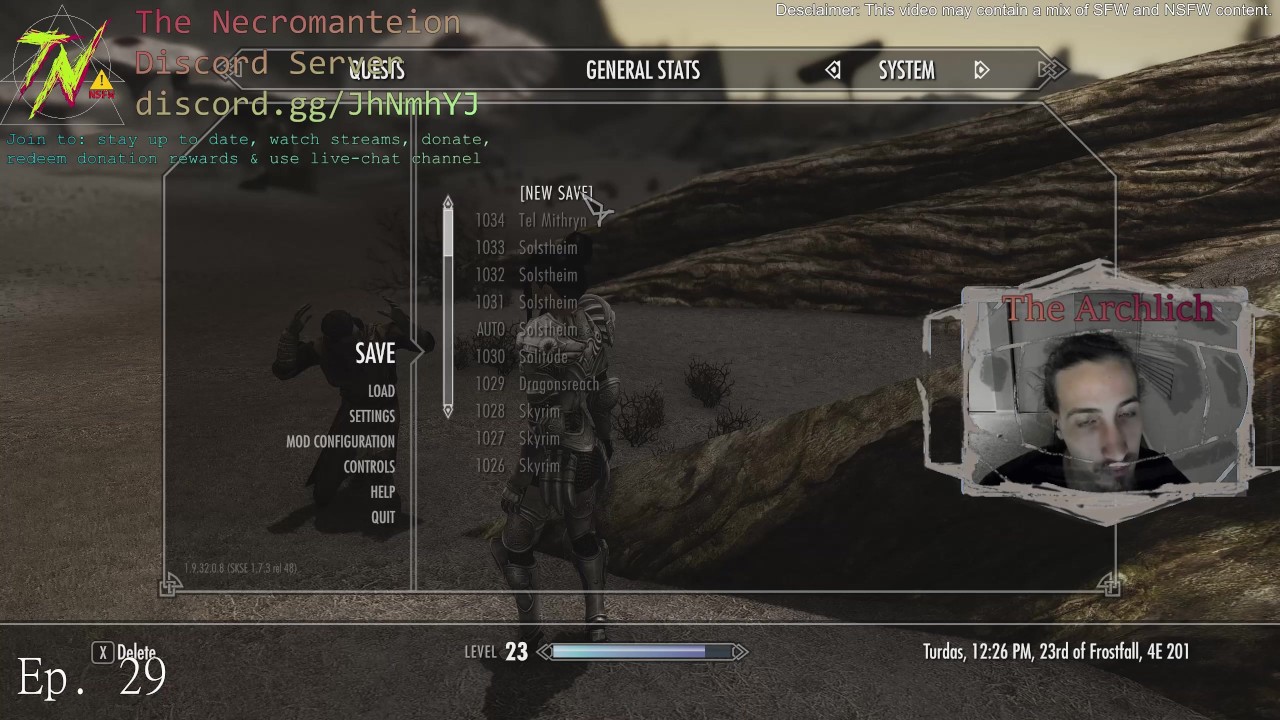The width and height of the screenshot is (1280, 720).
Task: Select the Save menu entry
Action: (375, 353)
